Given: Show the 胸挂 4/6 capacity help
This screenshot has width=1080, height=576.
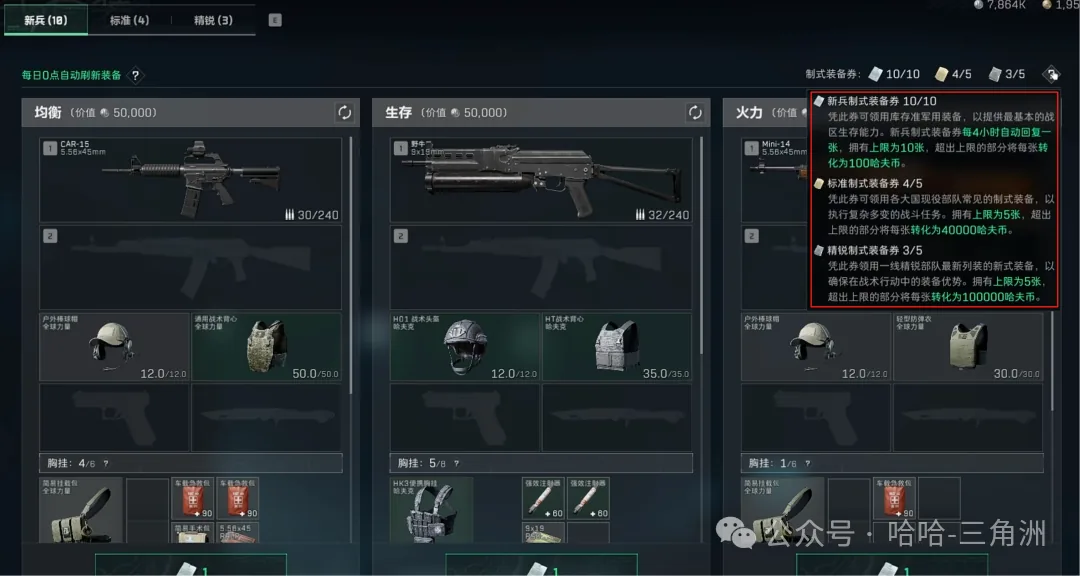Looking at the screenshot, I should [x=106, y=463].
